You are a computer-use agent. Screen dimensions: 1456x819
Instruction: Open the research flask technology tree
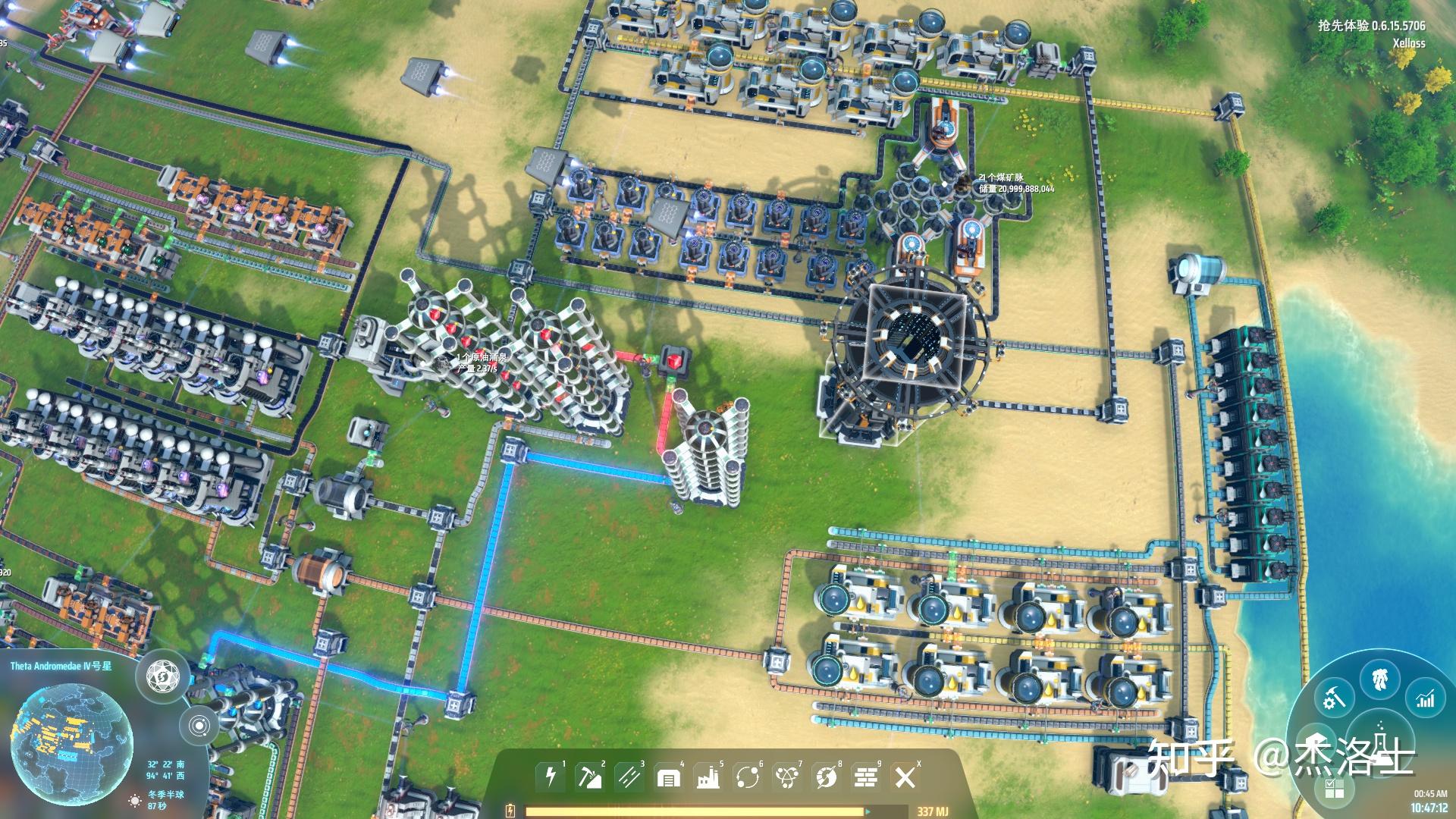1382,743
